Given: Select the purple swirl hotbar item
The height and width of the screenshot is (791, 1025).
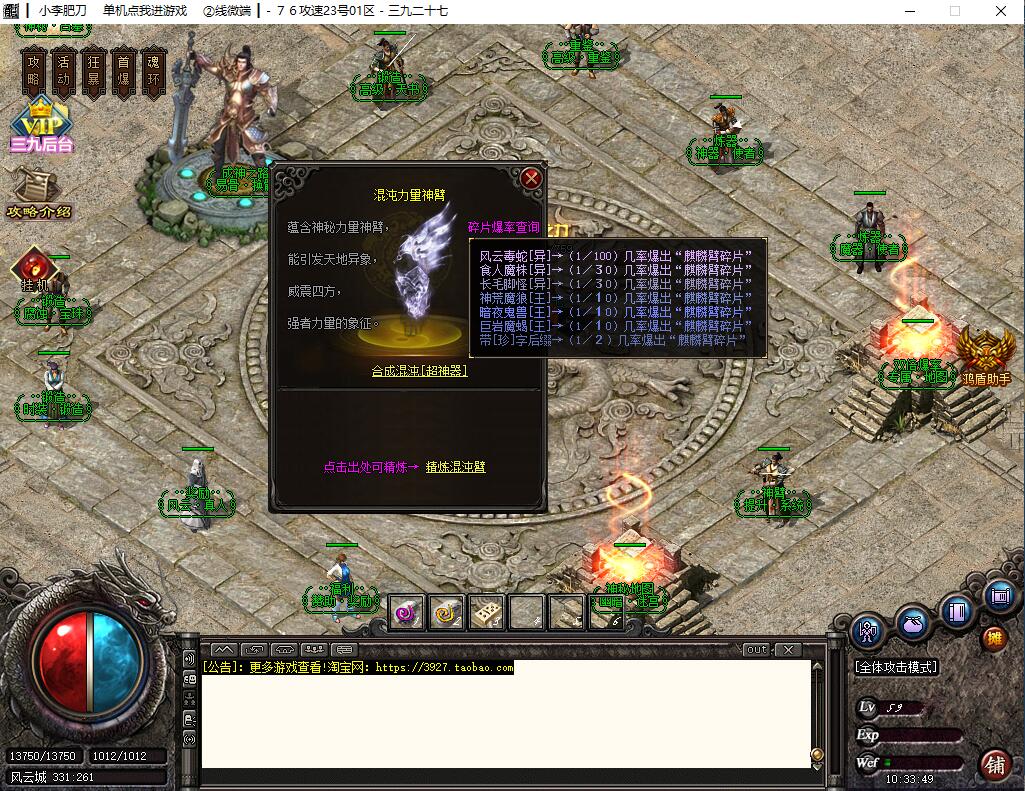Looking at the screenshot, I should pos(406,611).
